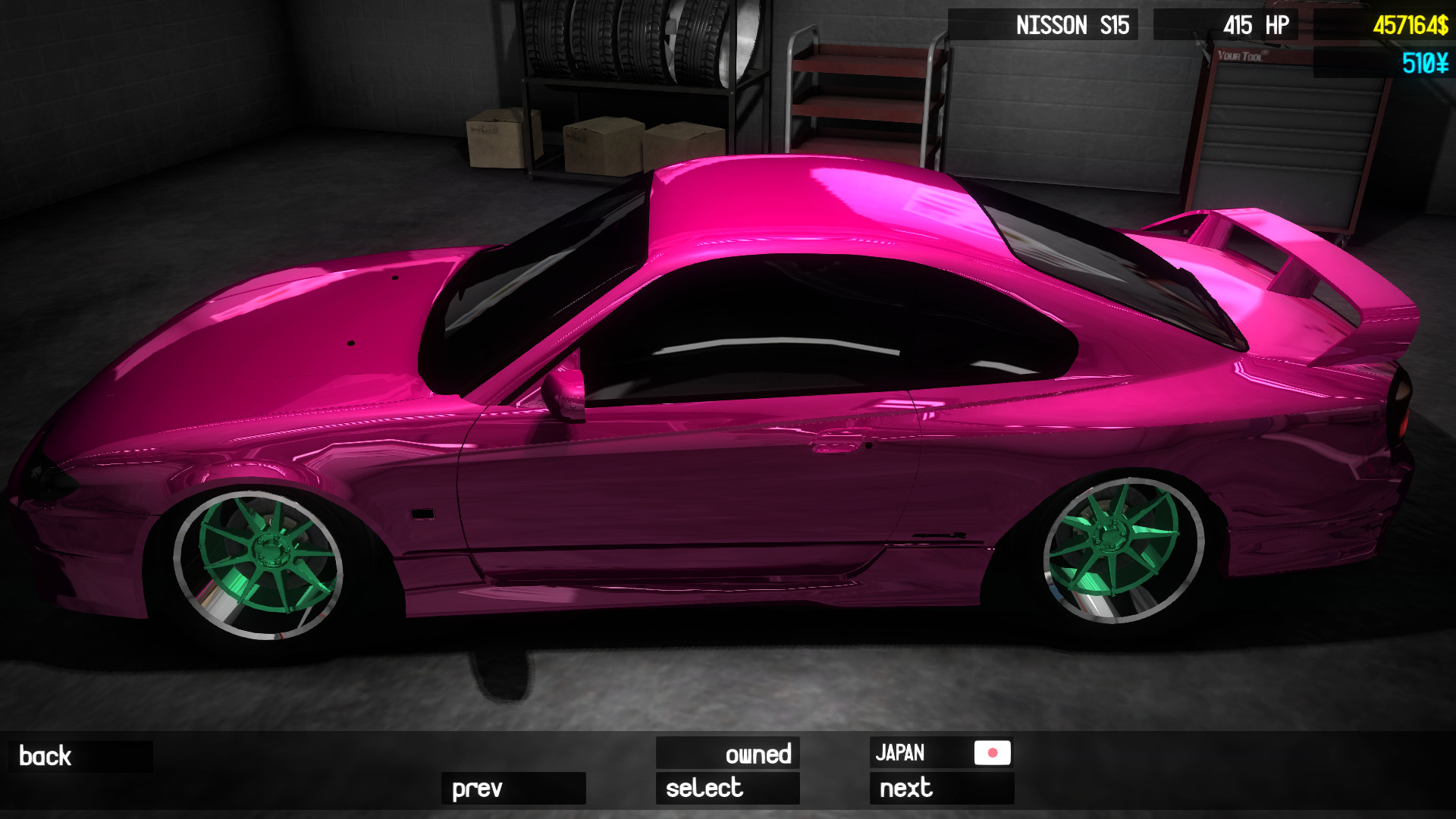Click the Japan flag icon

pos(992,754)
